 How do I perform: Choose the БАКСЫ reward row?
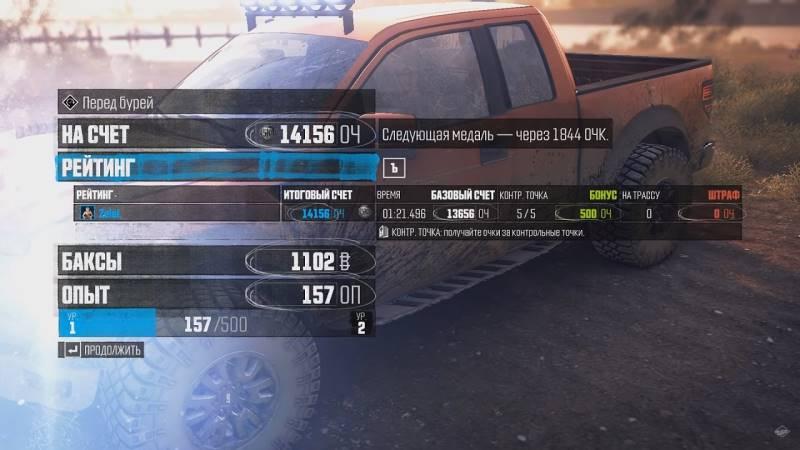(216, 262)
